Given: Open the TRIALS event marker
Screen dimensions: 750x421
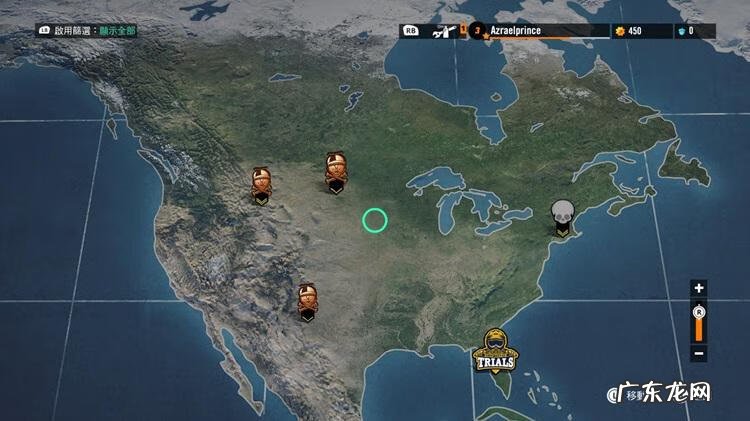Looking at the screenshot, I should (x=497, y=349).
